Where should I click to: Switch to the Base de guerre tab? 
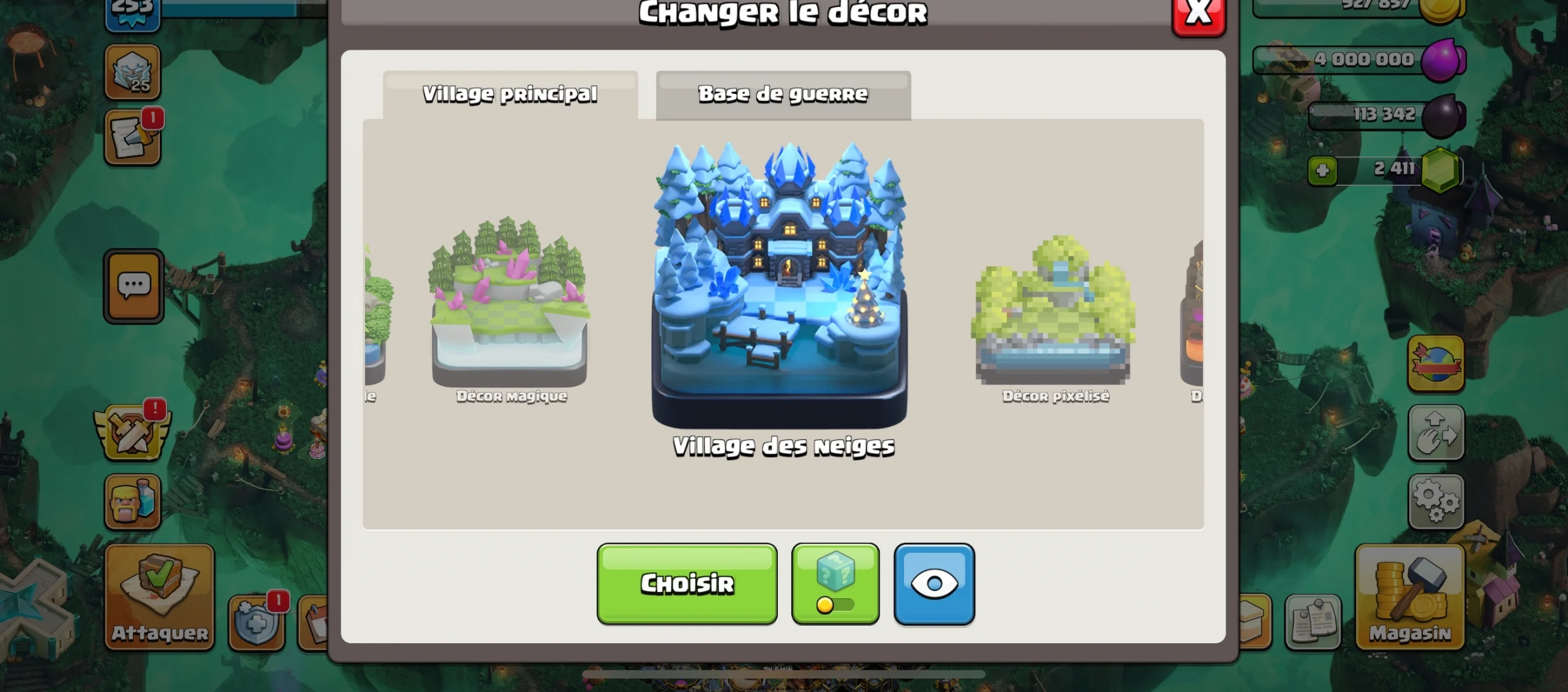pos(783,94)
